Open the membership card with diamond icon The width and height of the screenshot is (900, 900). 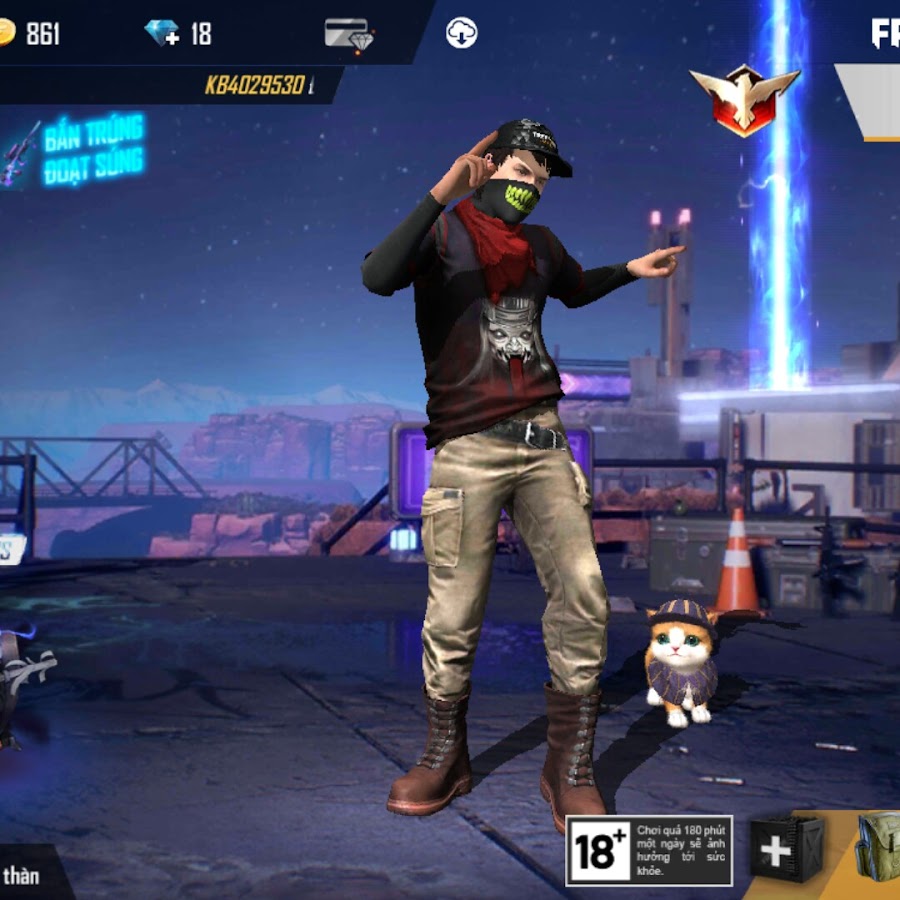(349, 34)
